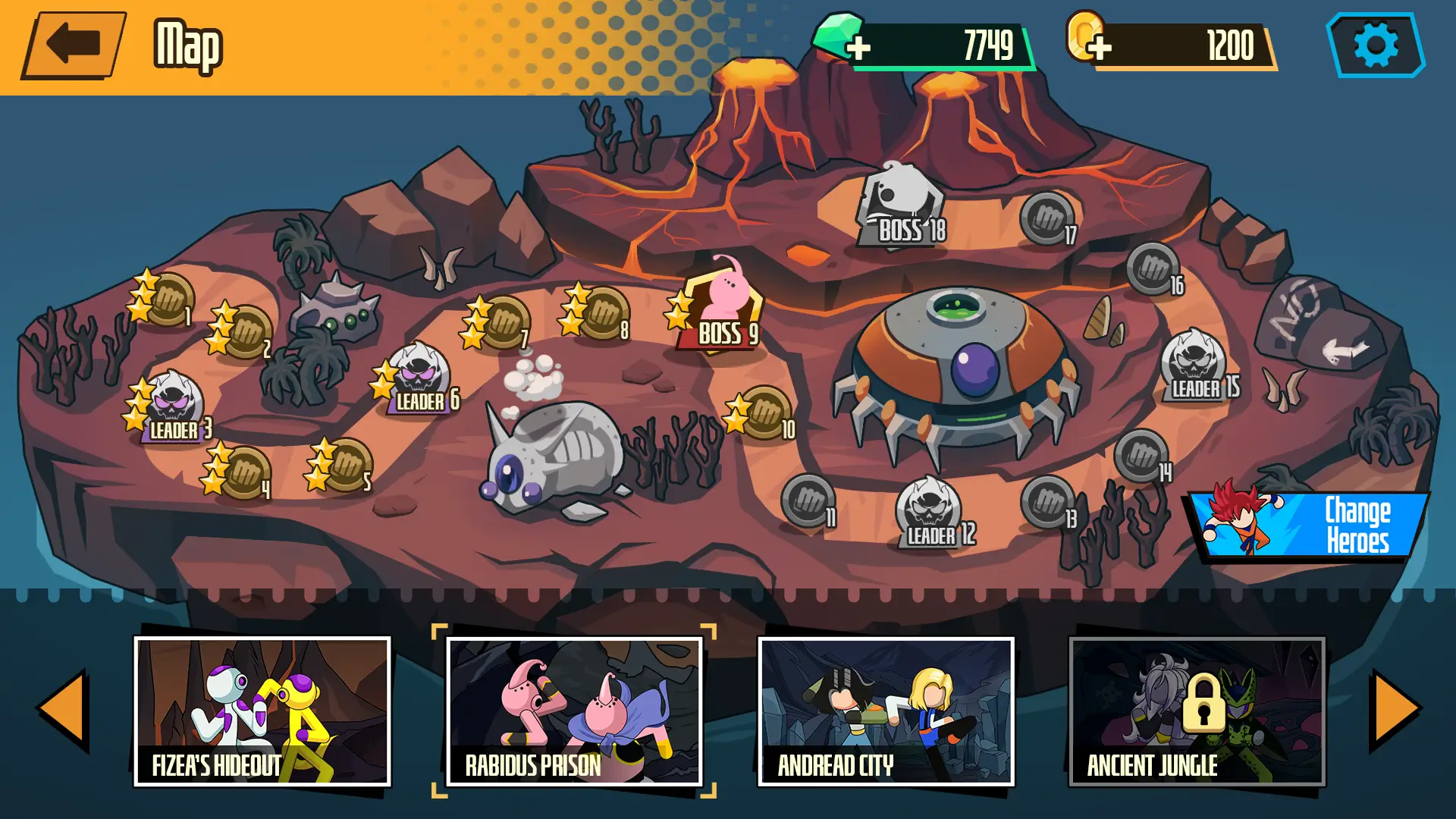
Task: Browse previous maps with the left arrow
Action: point(64,709)
